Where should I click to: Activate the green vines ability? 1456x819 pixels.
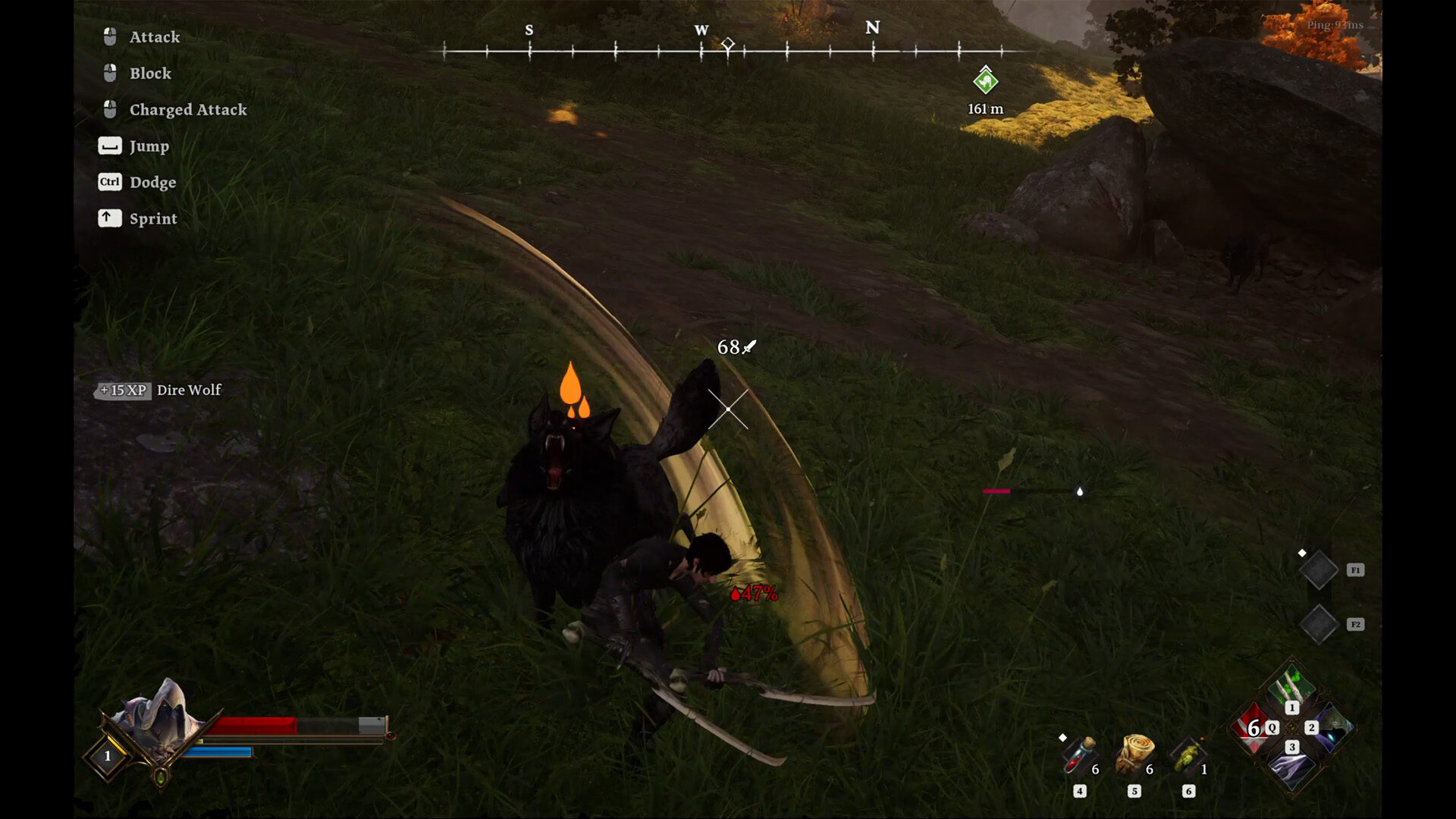pos(1291,688)
